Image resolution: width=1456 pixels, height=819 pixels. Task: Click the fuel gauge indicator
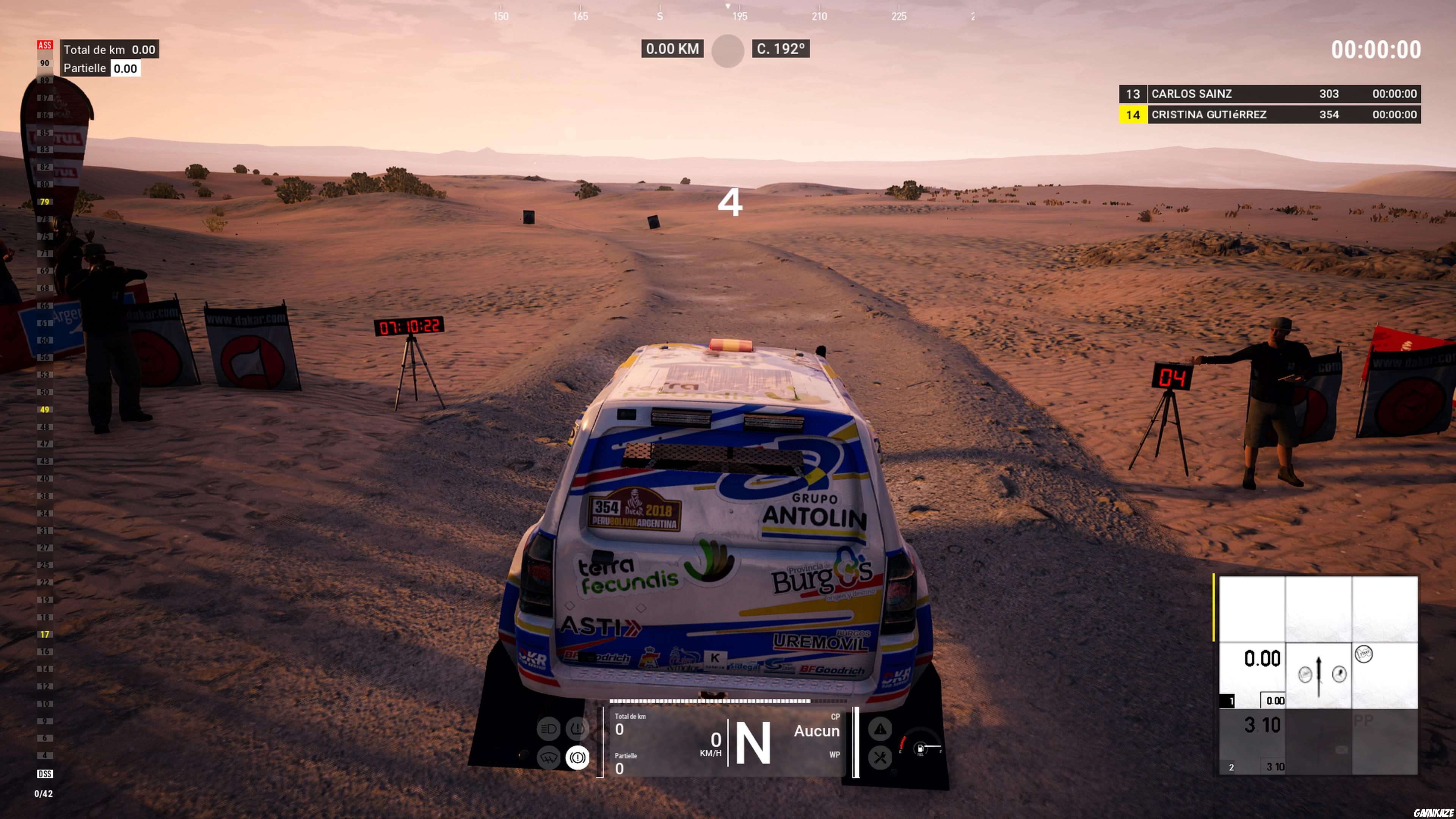coord(921,749)
